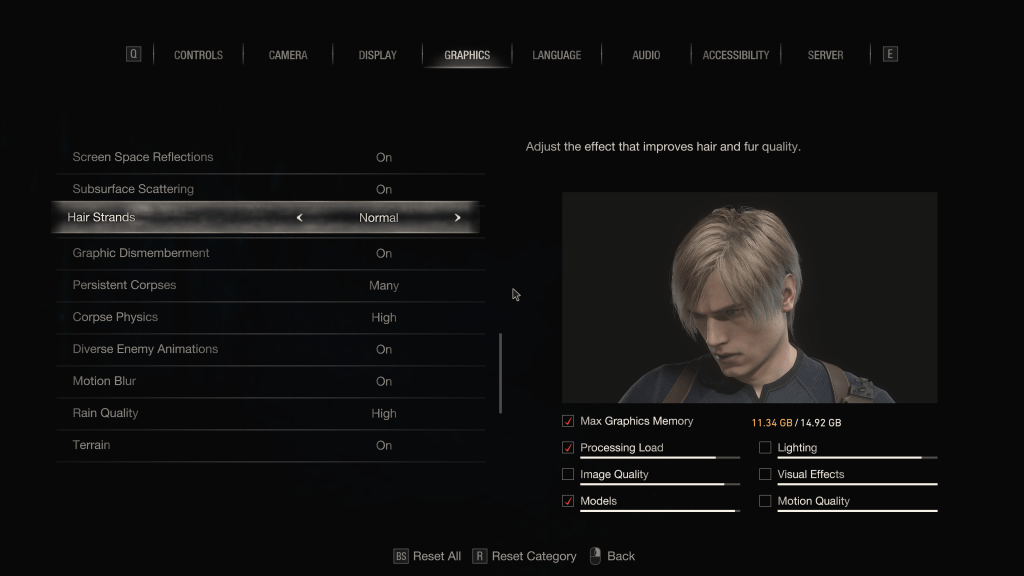Open the Server tab
This screenshot has height=576, width=1024.
point(825,55)
